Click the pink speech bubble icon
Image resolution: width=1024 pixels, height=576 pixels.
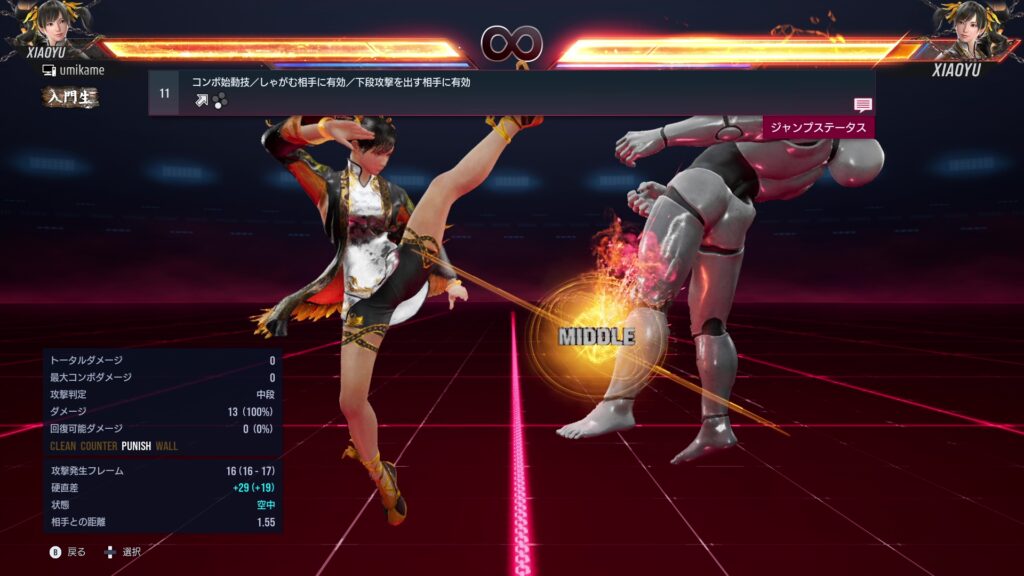pyautogui.click(x=862, y=104)
